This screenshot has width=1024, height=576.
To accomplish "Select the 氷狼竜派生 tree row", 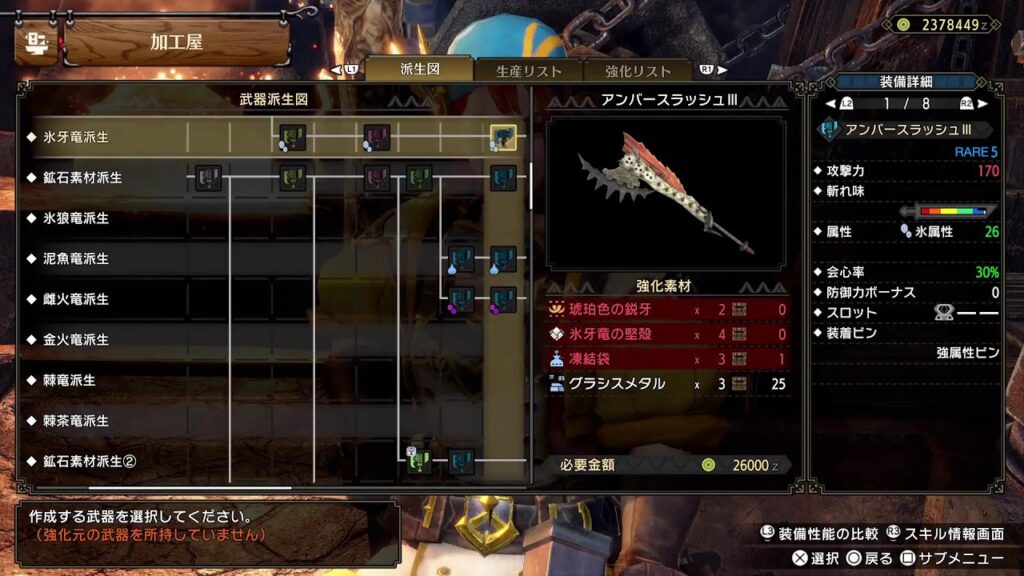I will coord(76,218).
